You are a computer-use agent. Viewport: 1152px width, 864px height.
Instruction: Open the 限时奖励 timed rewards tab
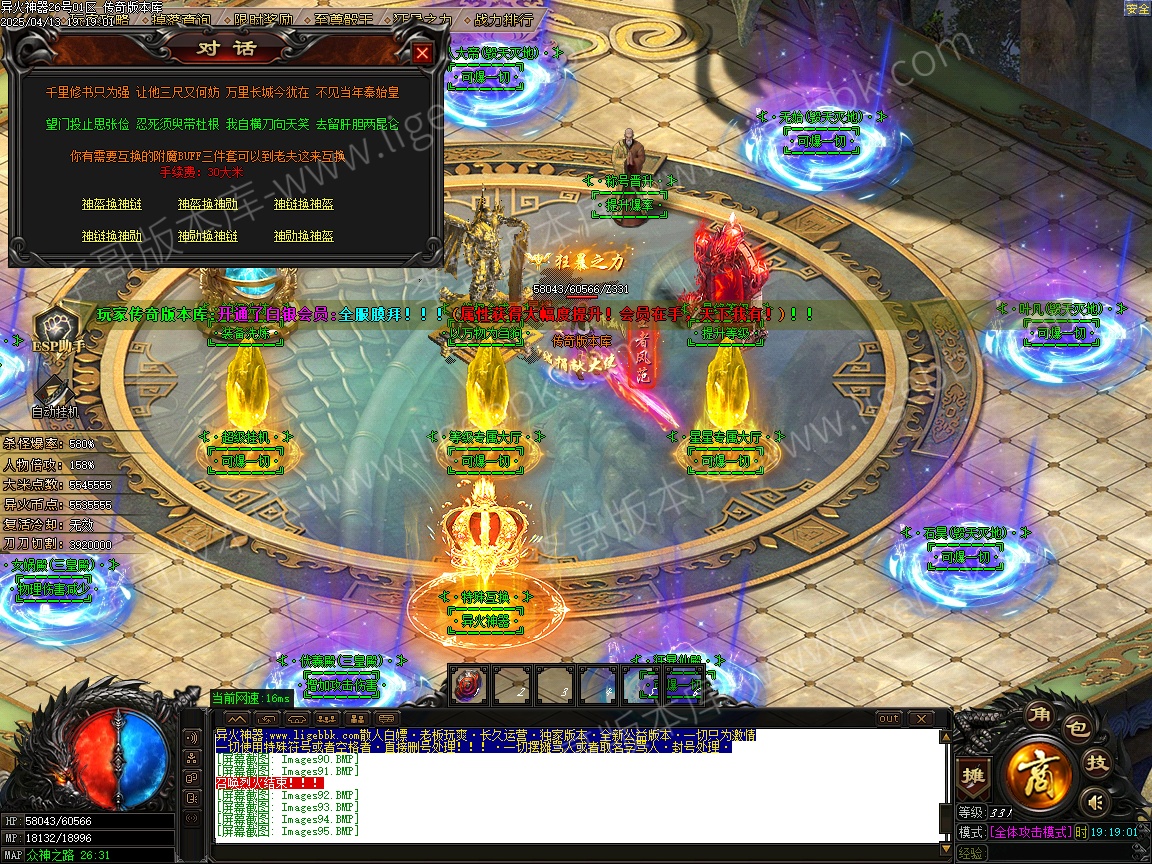pos(265,19)
